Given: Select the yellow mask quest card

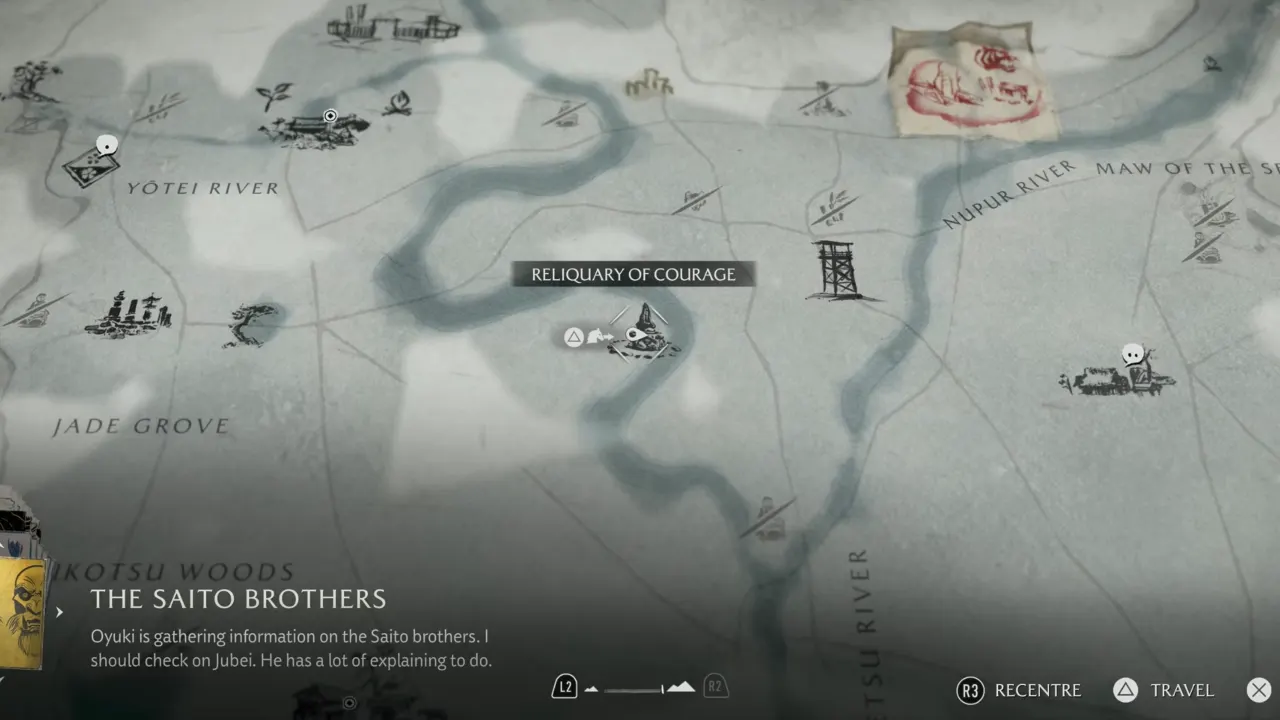Looking at the screenshot, I should [x=24, y=610].
